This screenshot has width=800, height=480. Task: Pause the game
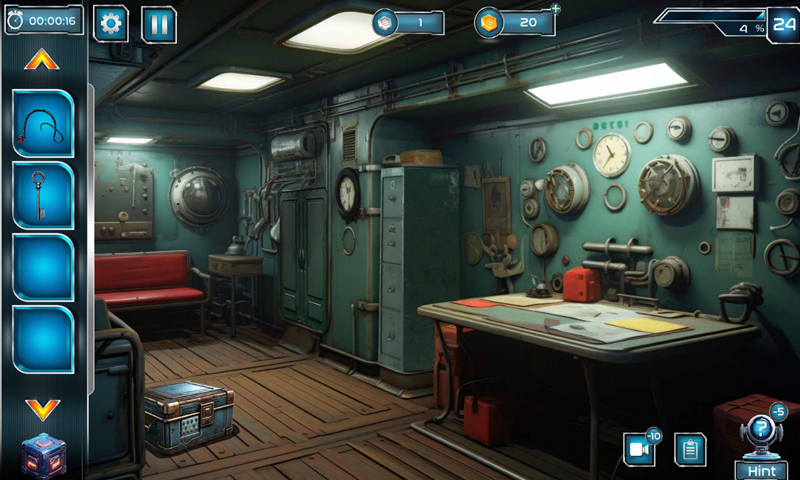click(159, 24)
